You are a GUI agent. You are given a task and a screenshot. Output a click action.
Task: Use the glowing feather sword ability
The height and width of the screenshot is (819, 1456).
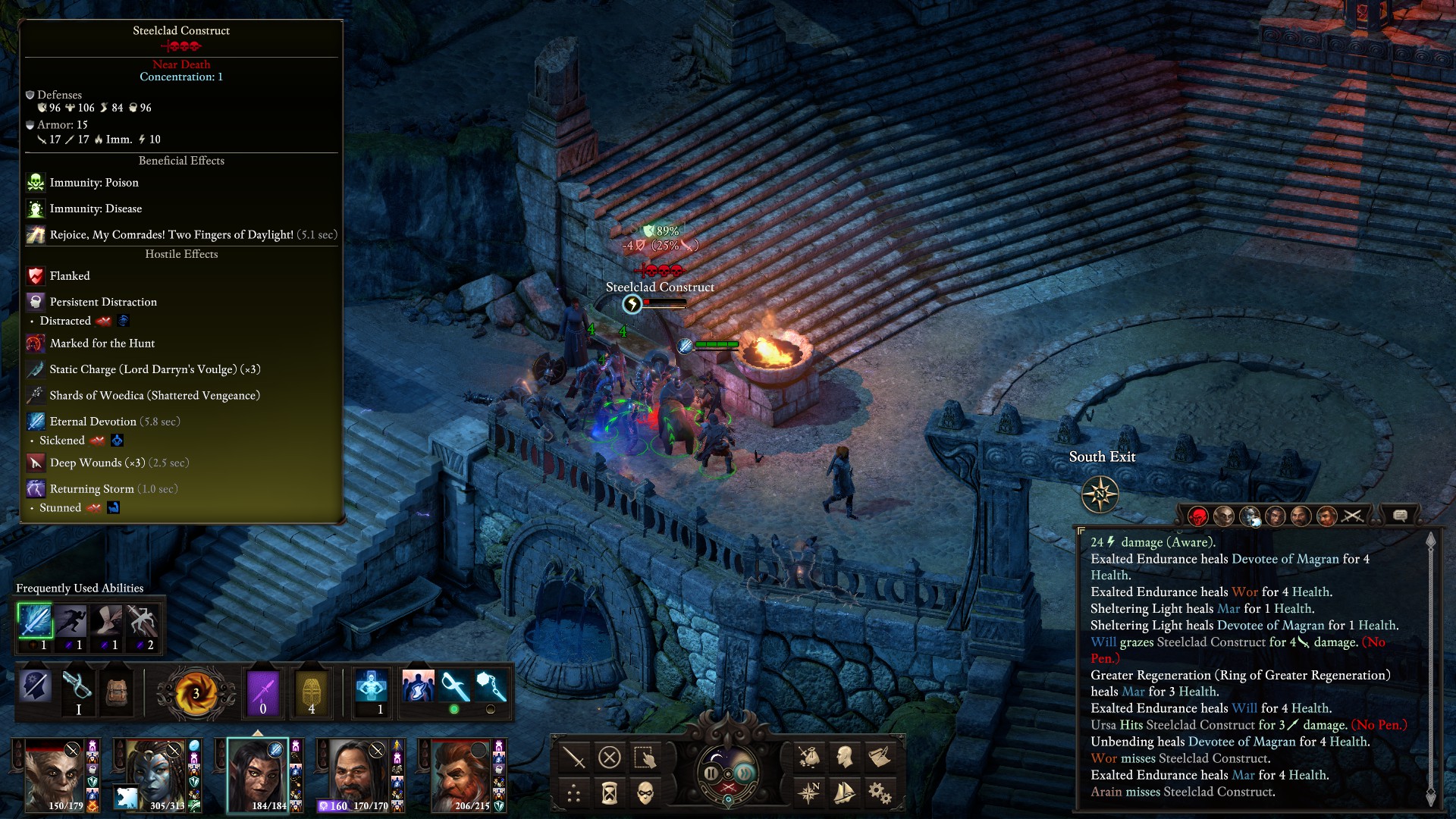click(x=35, y=622)
